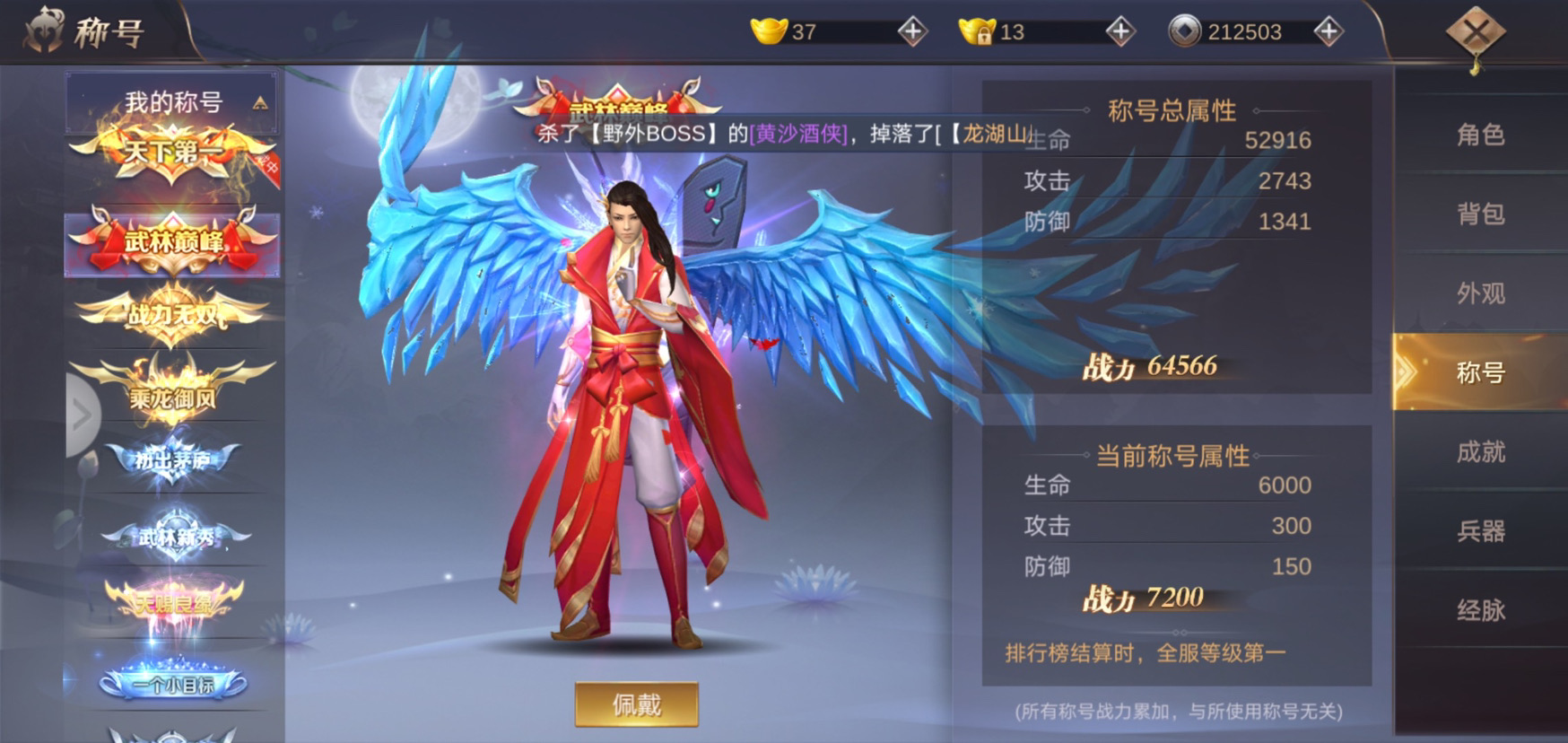
Task: Click the gold ingot currency icon
Action: [768, 30]
